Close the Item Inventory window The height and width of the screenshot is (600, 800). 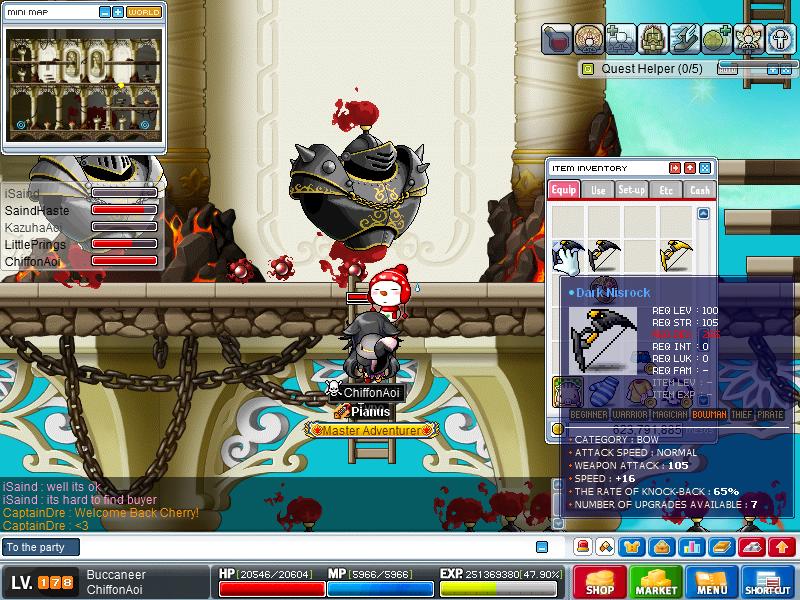coord(705,168)
